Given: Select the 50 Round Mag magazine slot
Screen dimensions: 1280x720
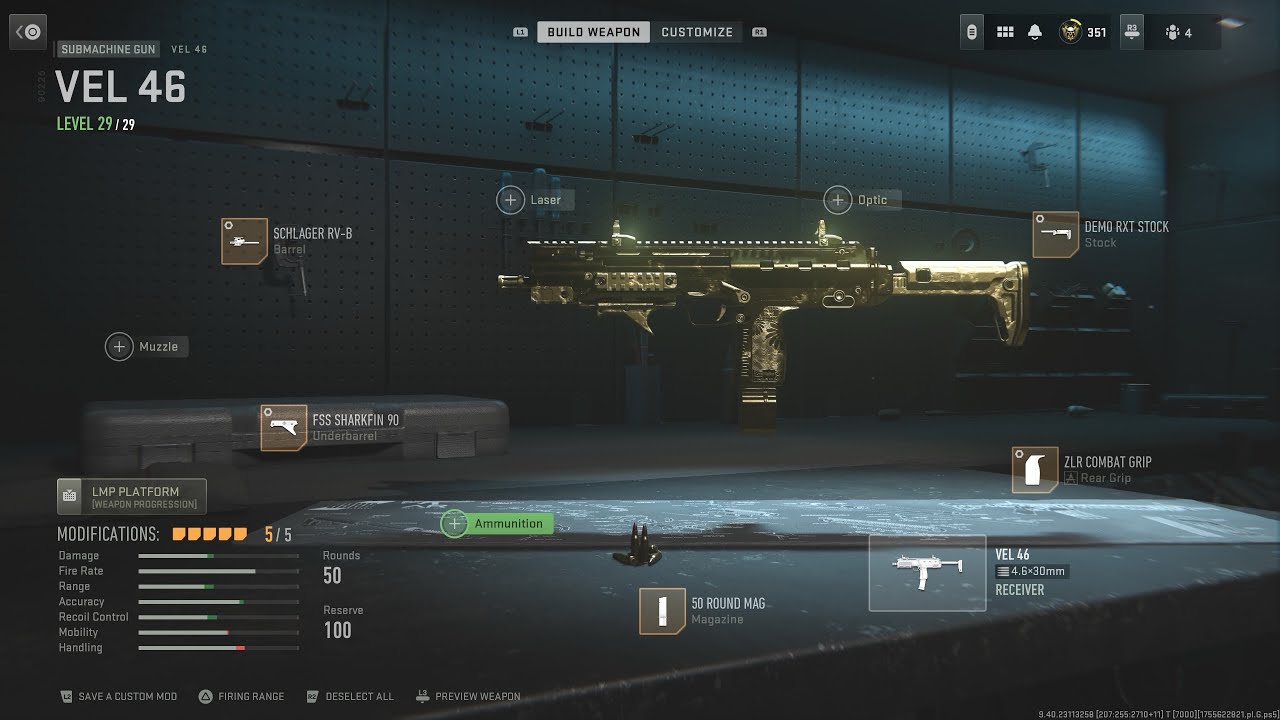Looking at the screenshot, I should [x=662, y=611].
